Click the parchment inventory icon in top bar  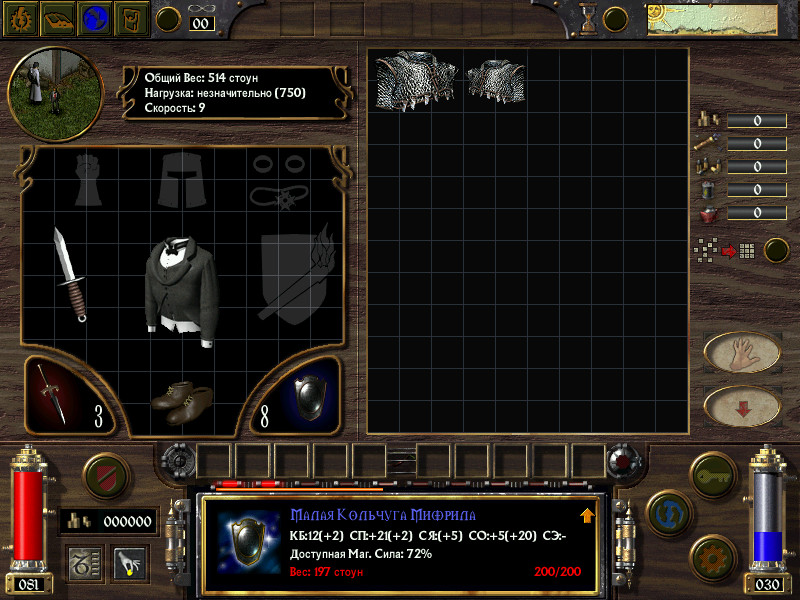click(x=132, y=18)
